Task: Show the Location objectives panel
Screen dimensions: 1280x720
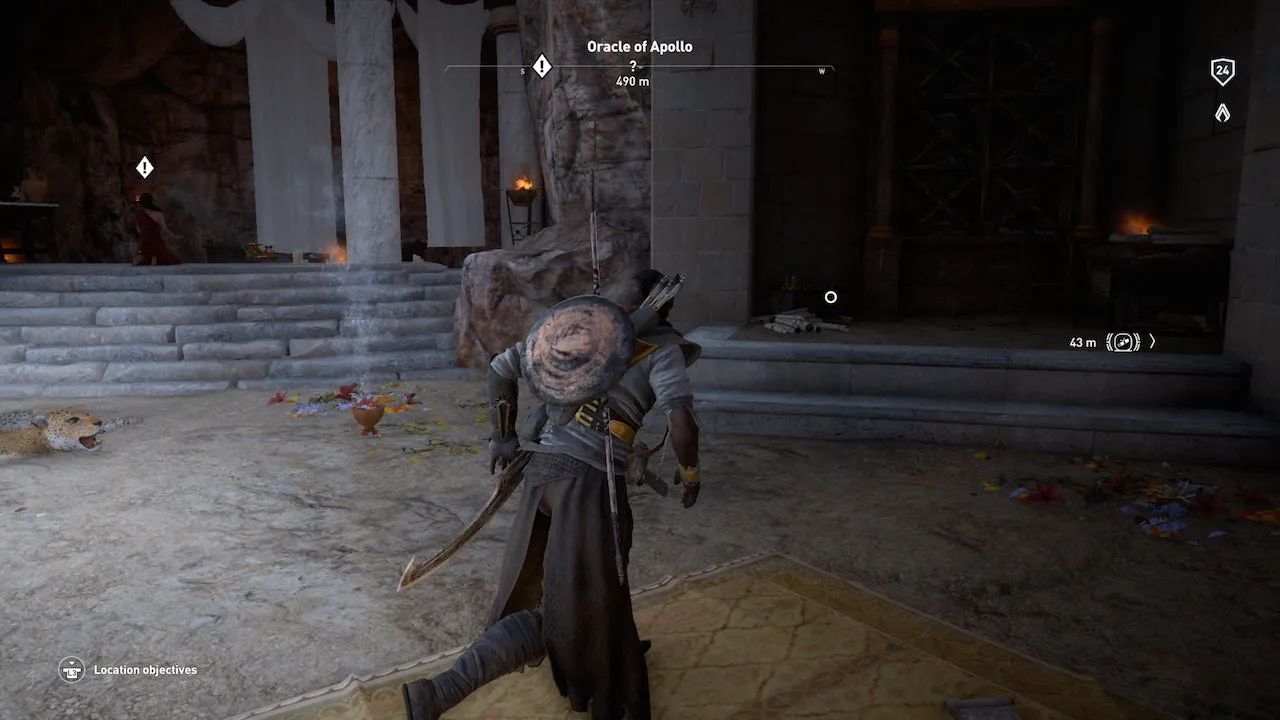Action: pos(71,669)
